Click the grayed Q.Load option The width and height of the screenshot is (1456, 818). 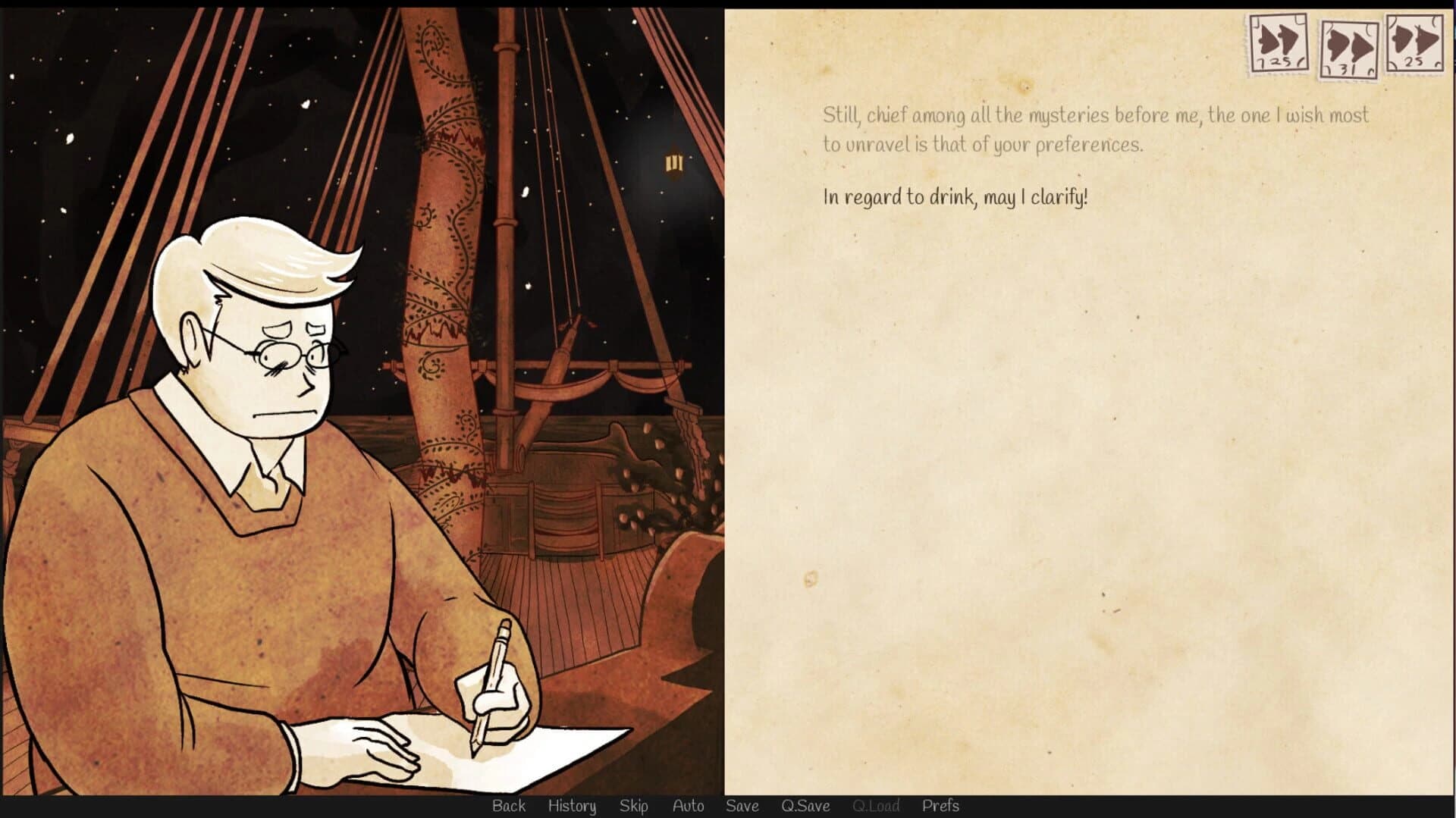[877, 806]
